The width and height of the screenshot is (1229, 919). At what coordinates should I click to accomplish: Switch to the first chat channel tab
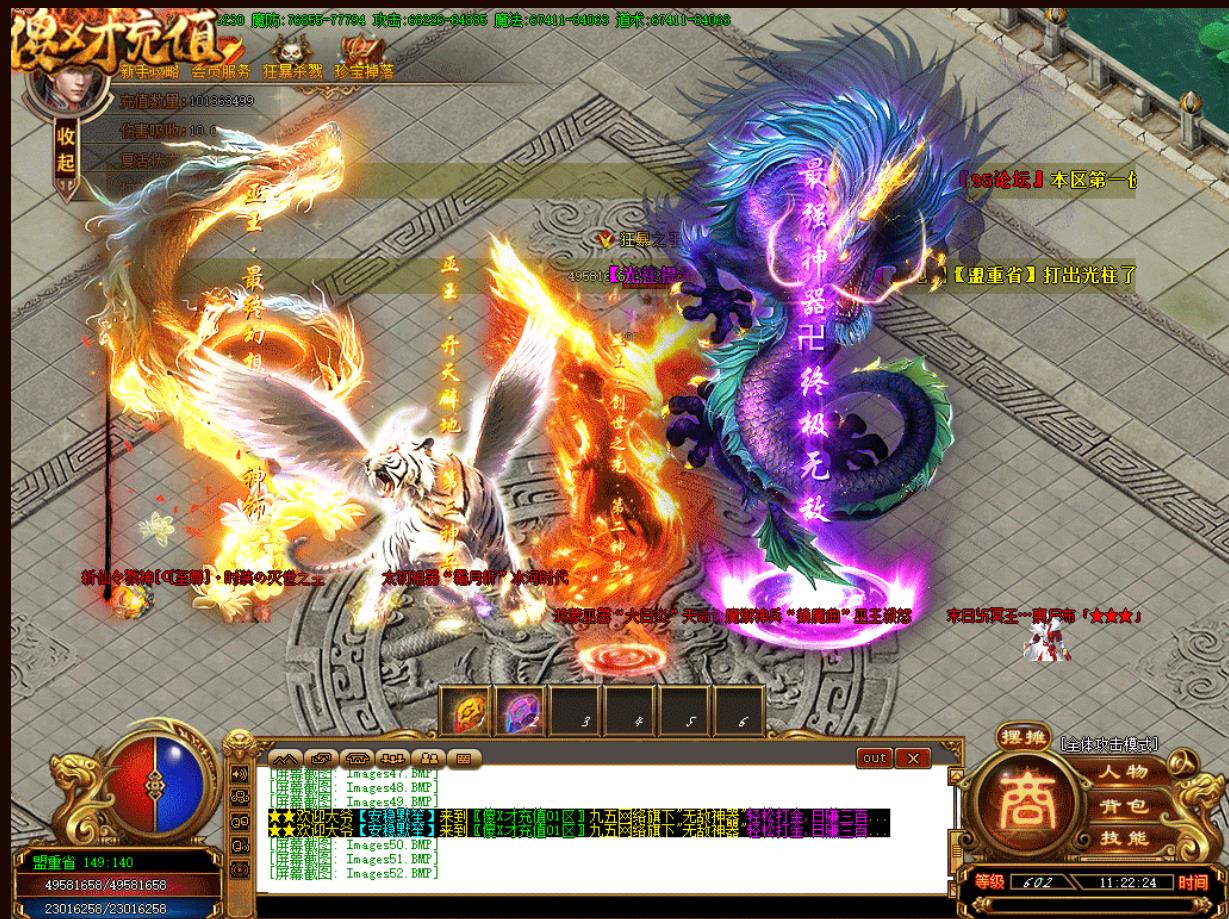coord(285,758)
